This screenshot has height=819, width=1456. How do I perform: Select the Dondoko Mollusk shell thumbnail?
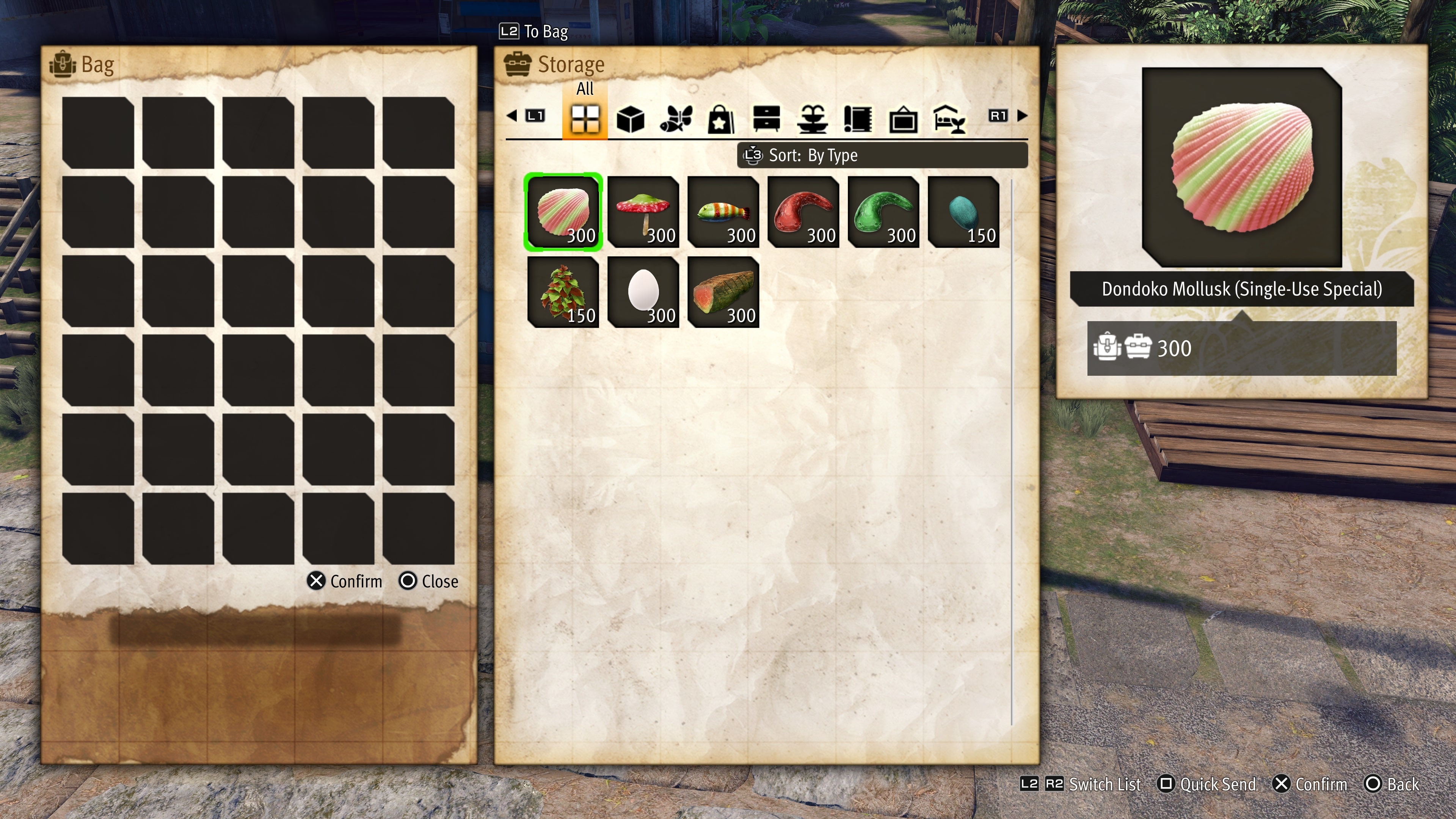tap(563, 212)
